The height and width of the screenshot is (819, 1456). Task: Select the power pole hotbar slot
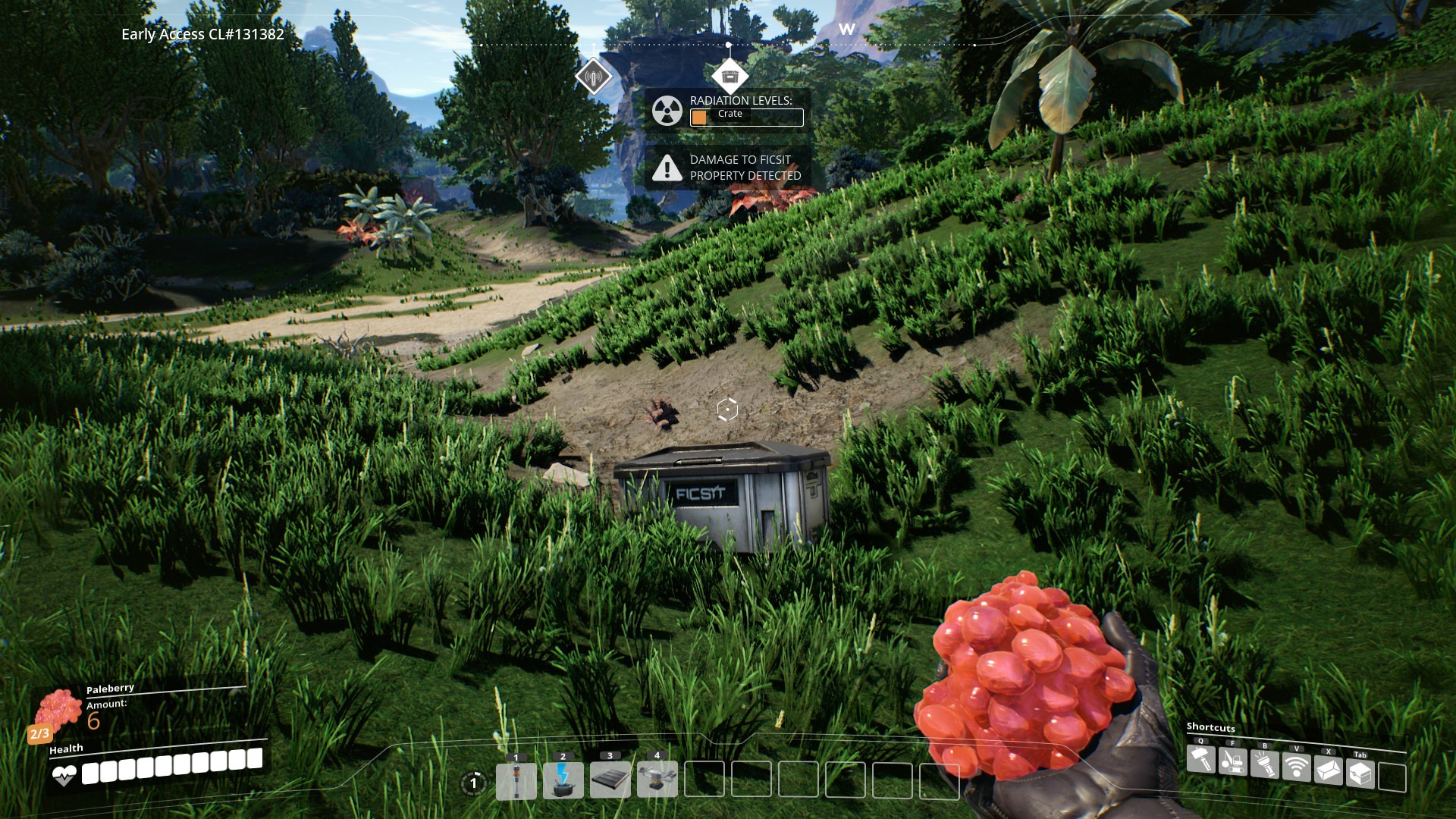tap(516, 781)
